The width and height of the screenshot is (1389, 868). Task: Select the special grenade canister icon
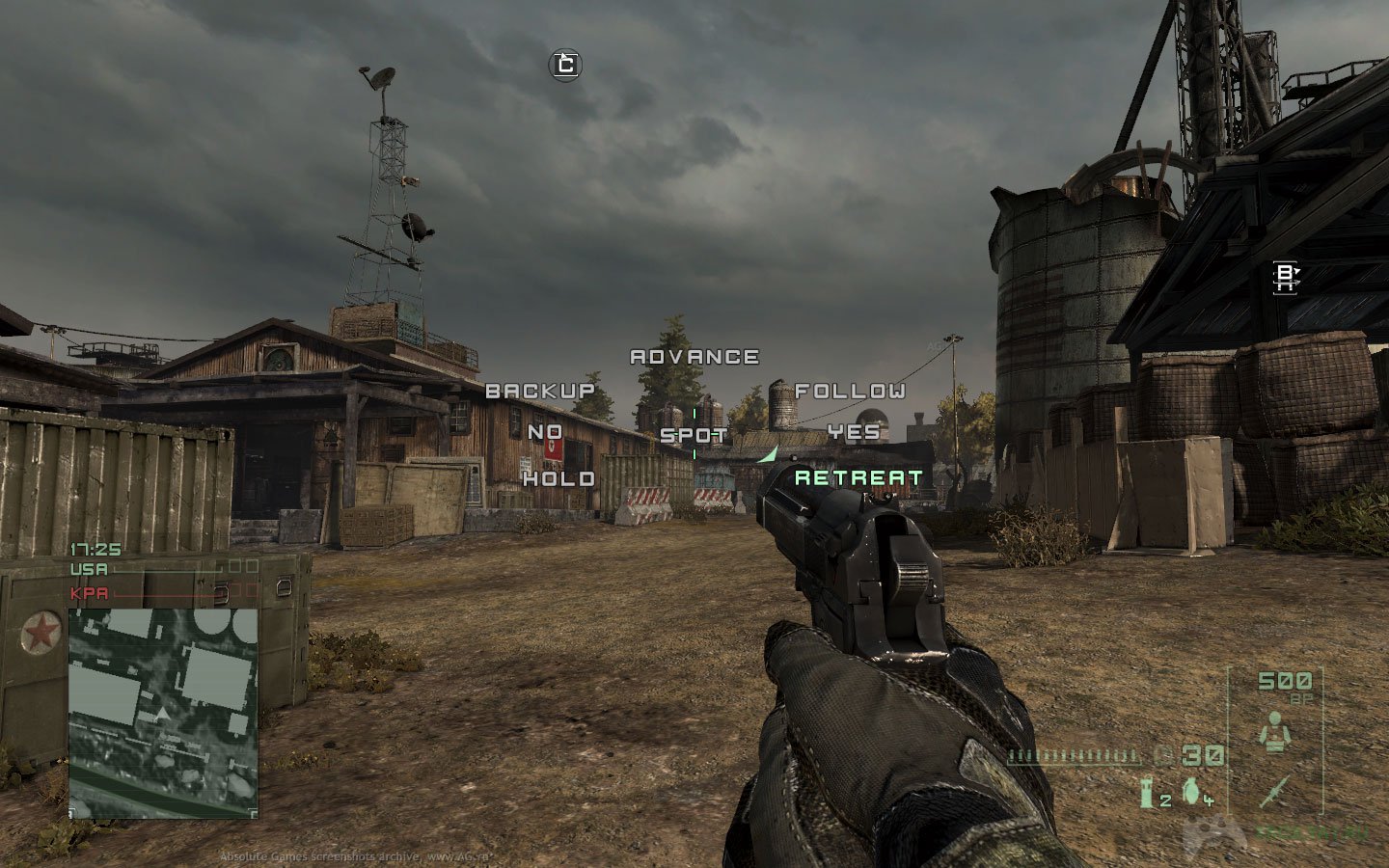1147,791
